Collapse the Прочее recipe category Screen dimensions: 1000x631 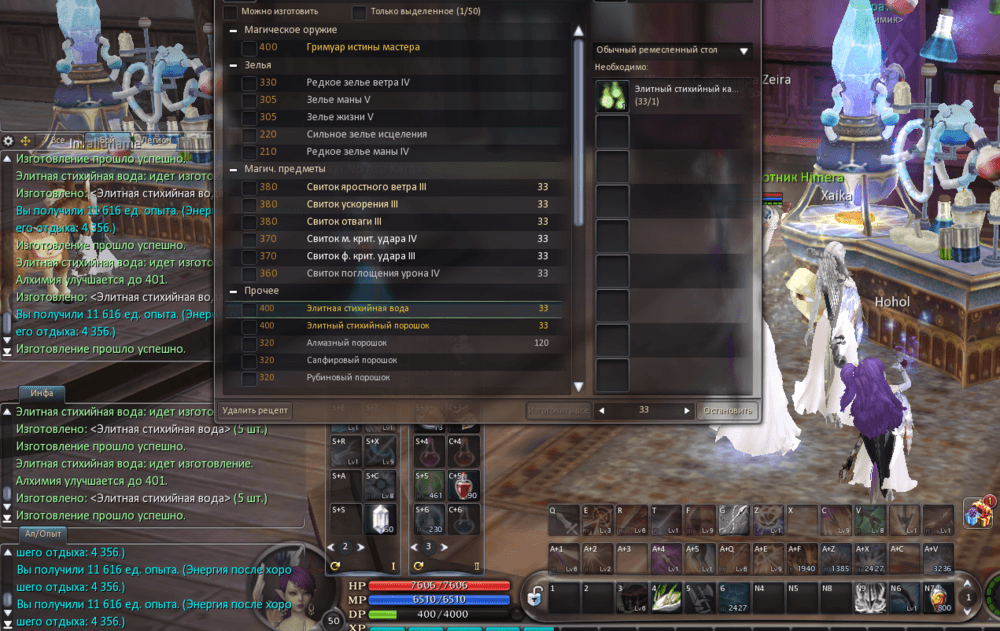pyautogui.click(x=232, y=291)
